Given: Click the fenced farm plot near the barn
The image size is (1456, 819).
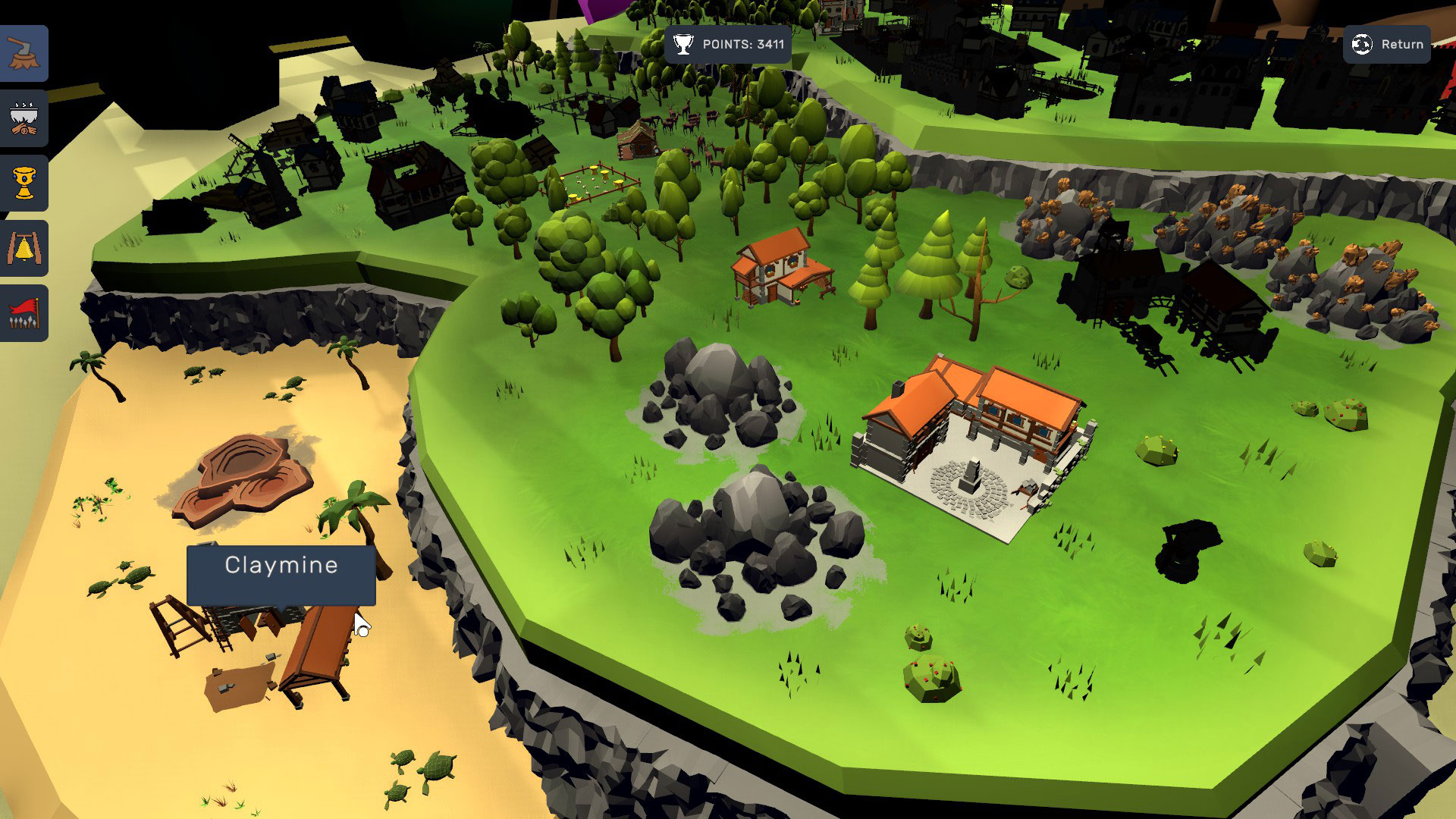Looking at the screenshot, I should click(x=599, y=182).
